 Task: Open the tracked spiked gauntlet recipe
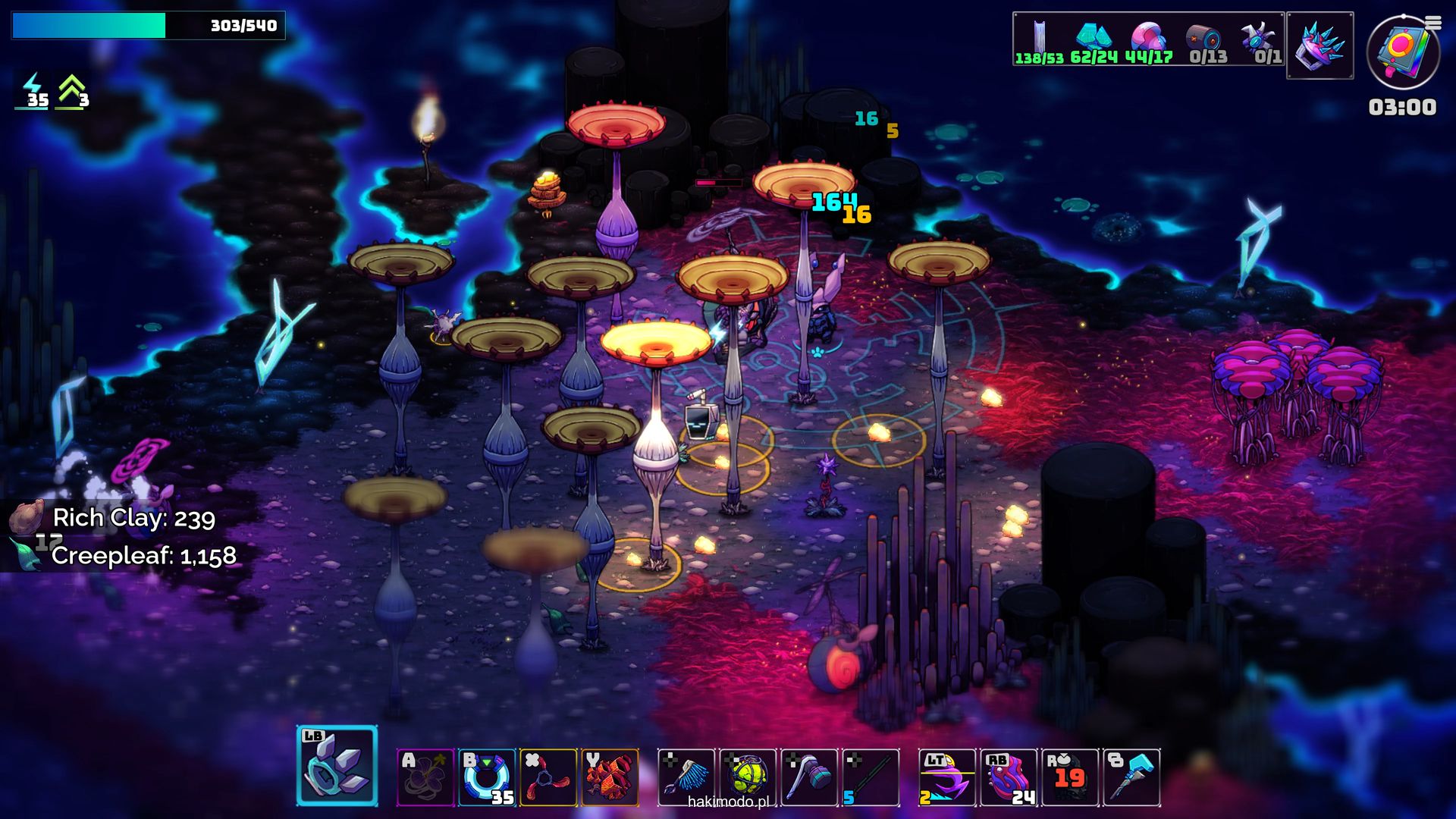1320,45
